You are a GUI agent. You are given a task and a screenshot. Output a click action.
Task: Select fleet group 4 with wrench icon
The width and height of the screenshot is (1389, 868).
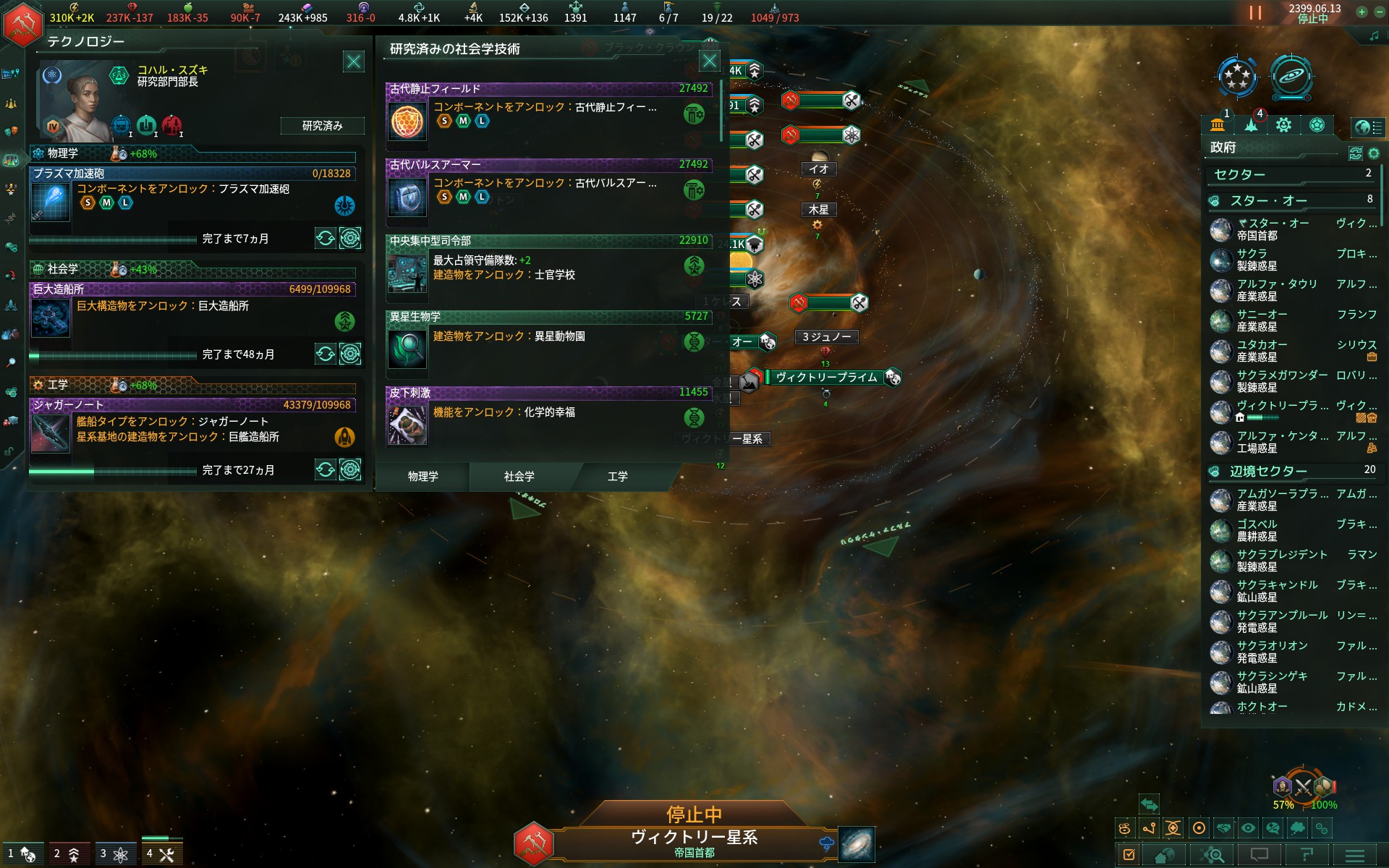(161, 854)
